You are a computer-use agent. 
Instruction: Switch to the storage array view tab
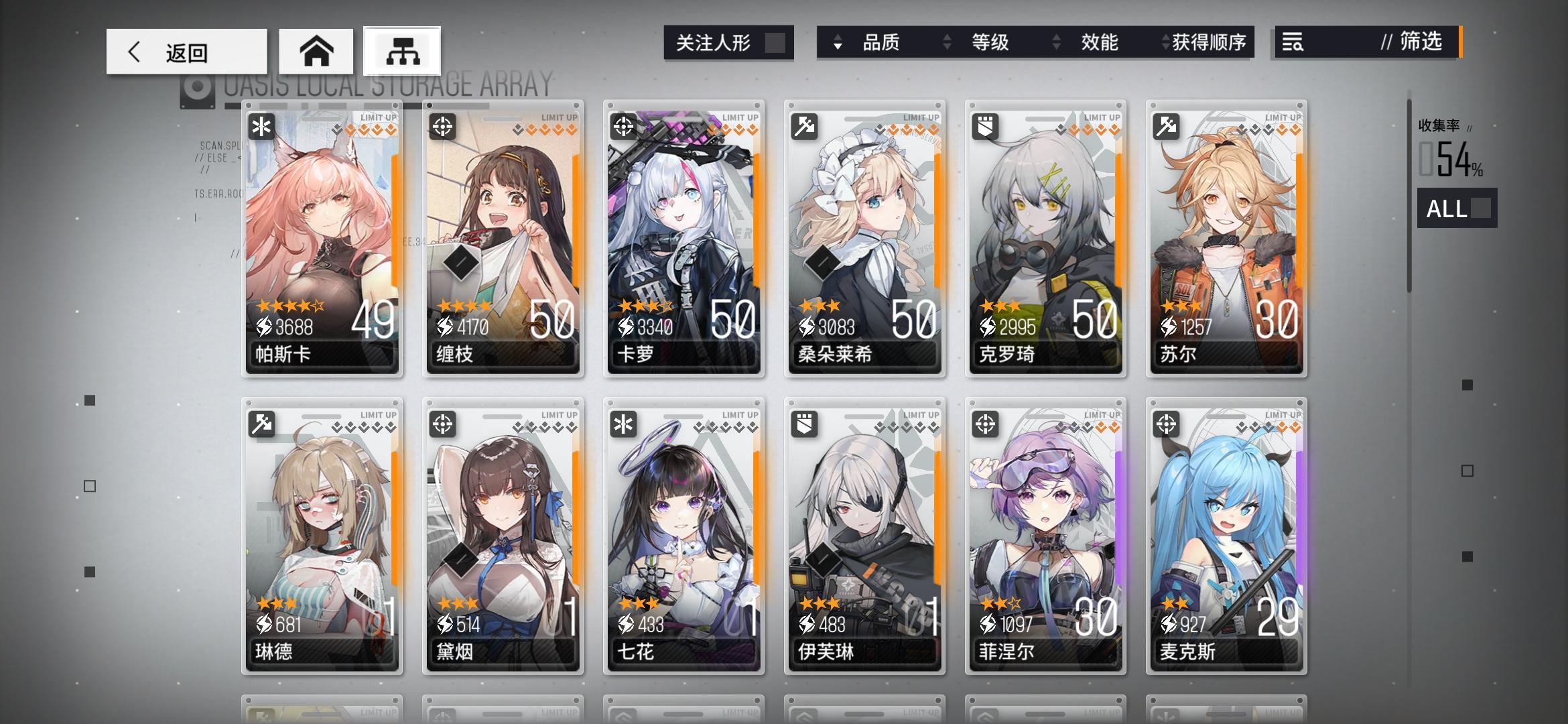(x=403, y=51)
